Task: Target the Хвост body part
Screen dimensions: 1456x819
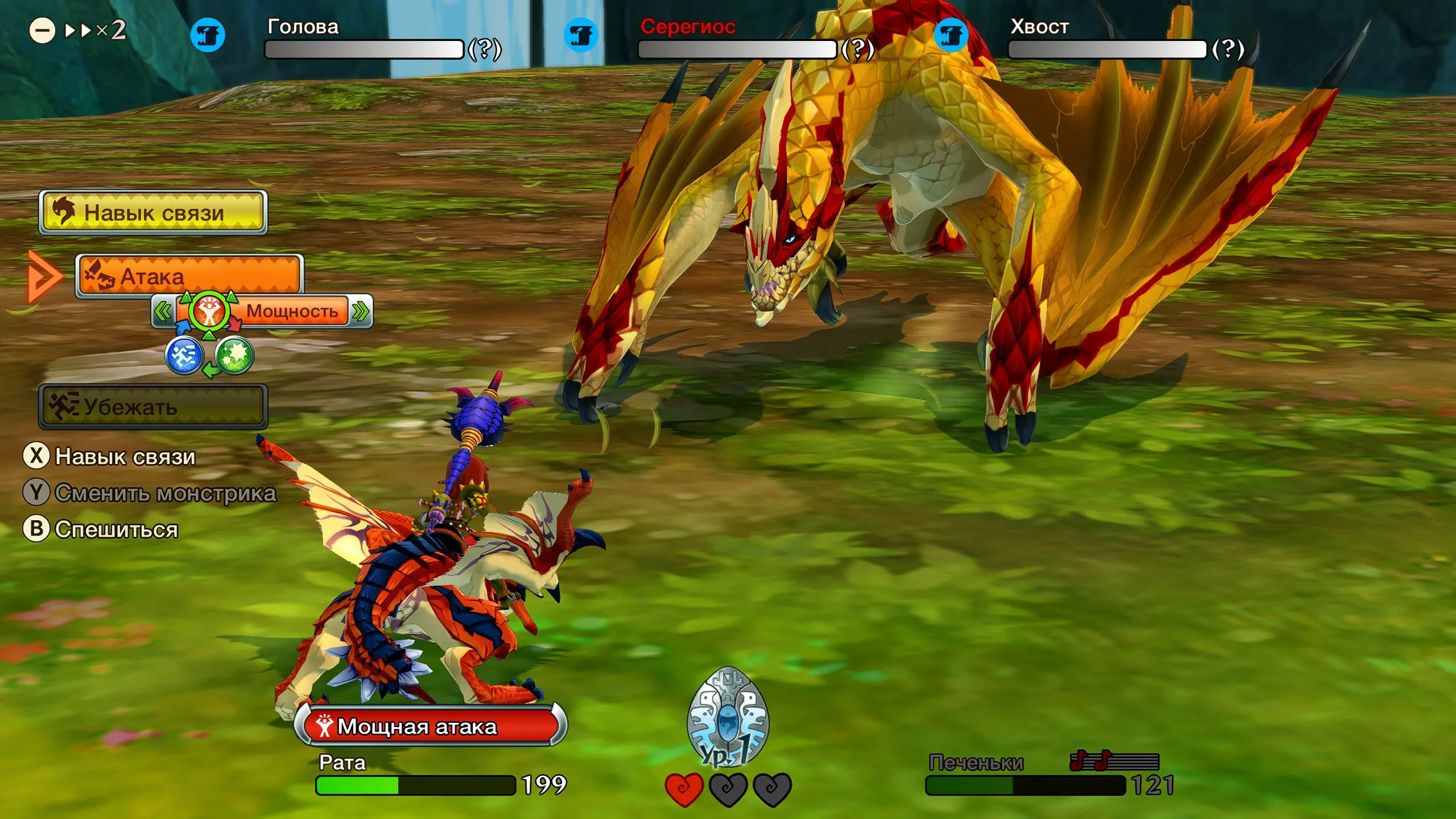Action: coord(1107,49)
